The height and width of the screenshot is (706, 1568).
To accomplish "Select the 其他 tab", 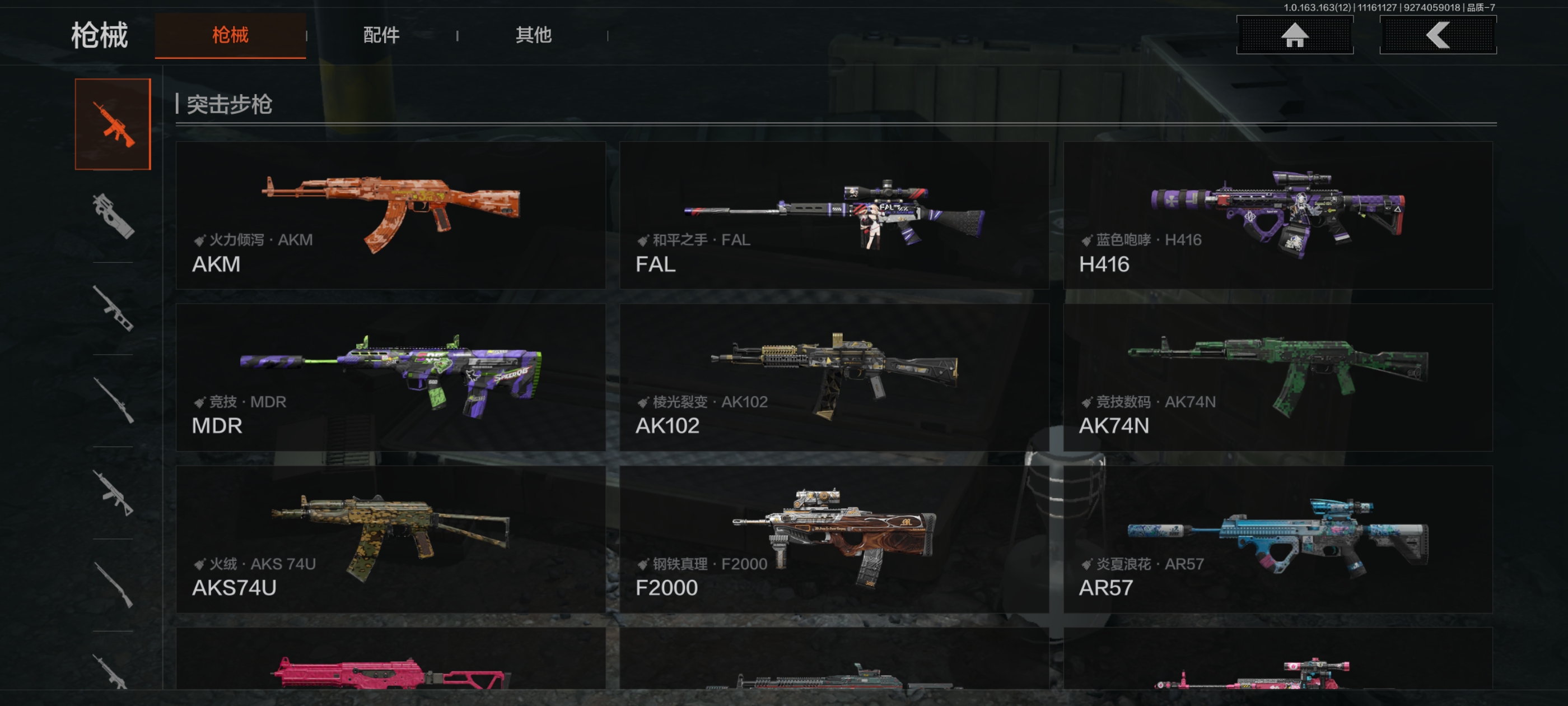I will [533, 35].
